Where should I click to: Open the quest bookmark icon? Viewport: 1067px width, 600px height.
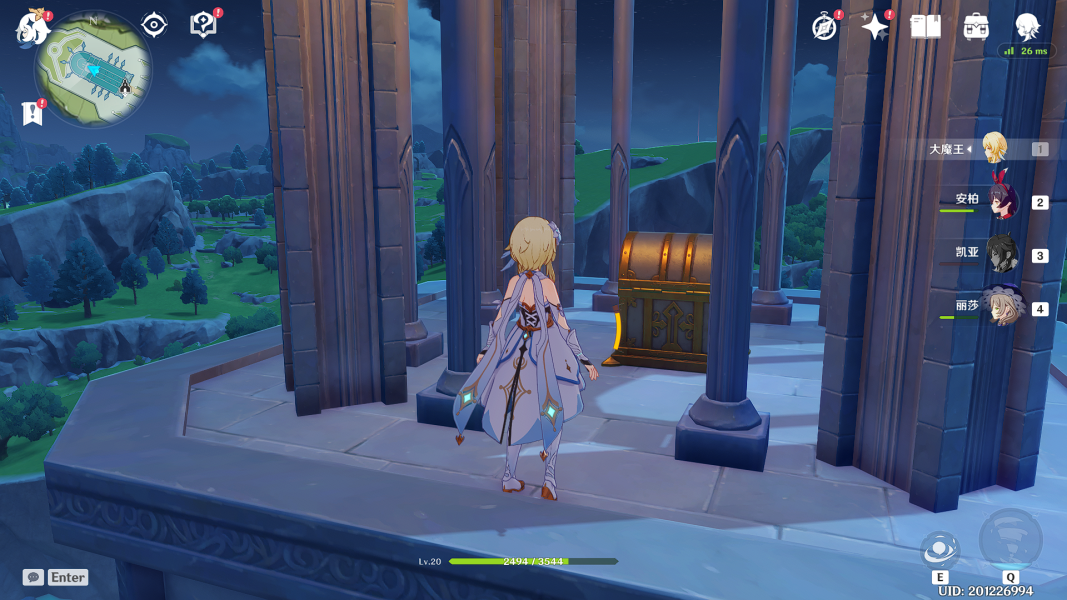32,113
